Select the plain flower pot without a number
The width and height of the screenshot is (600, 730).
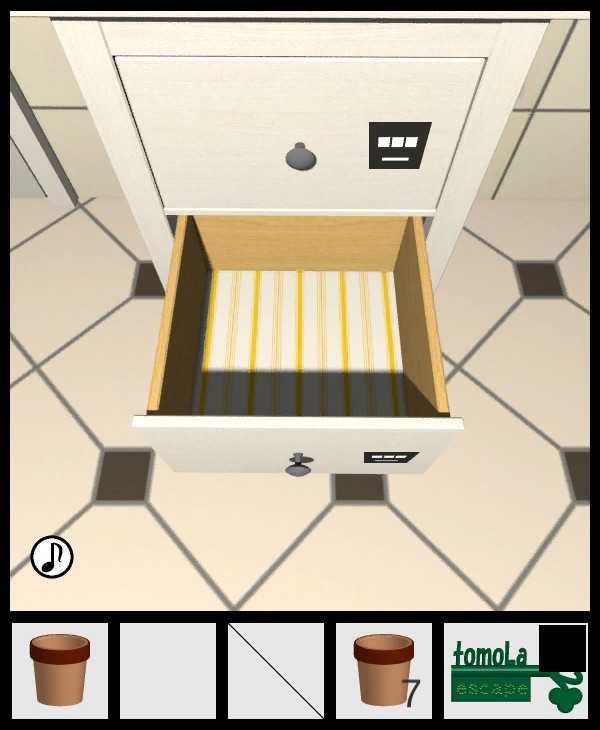click(x=60, y=670)
